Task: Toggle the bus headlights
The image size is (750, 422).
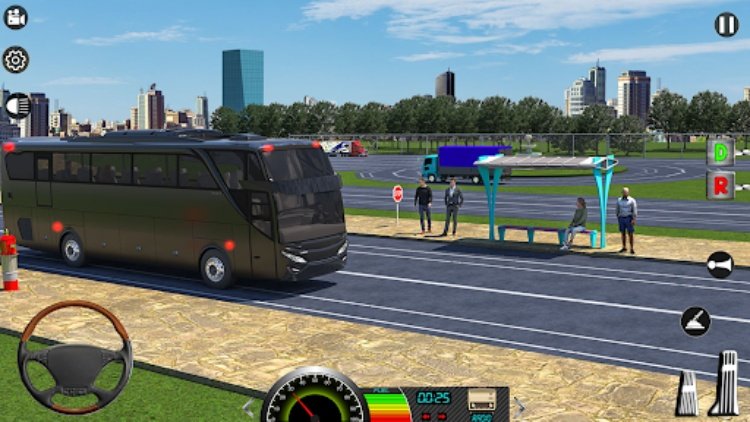Action: point(15,105)
